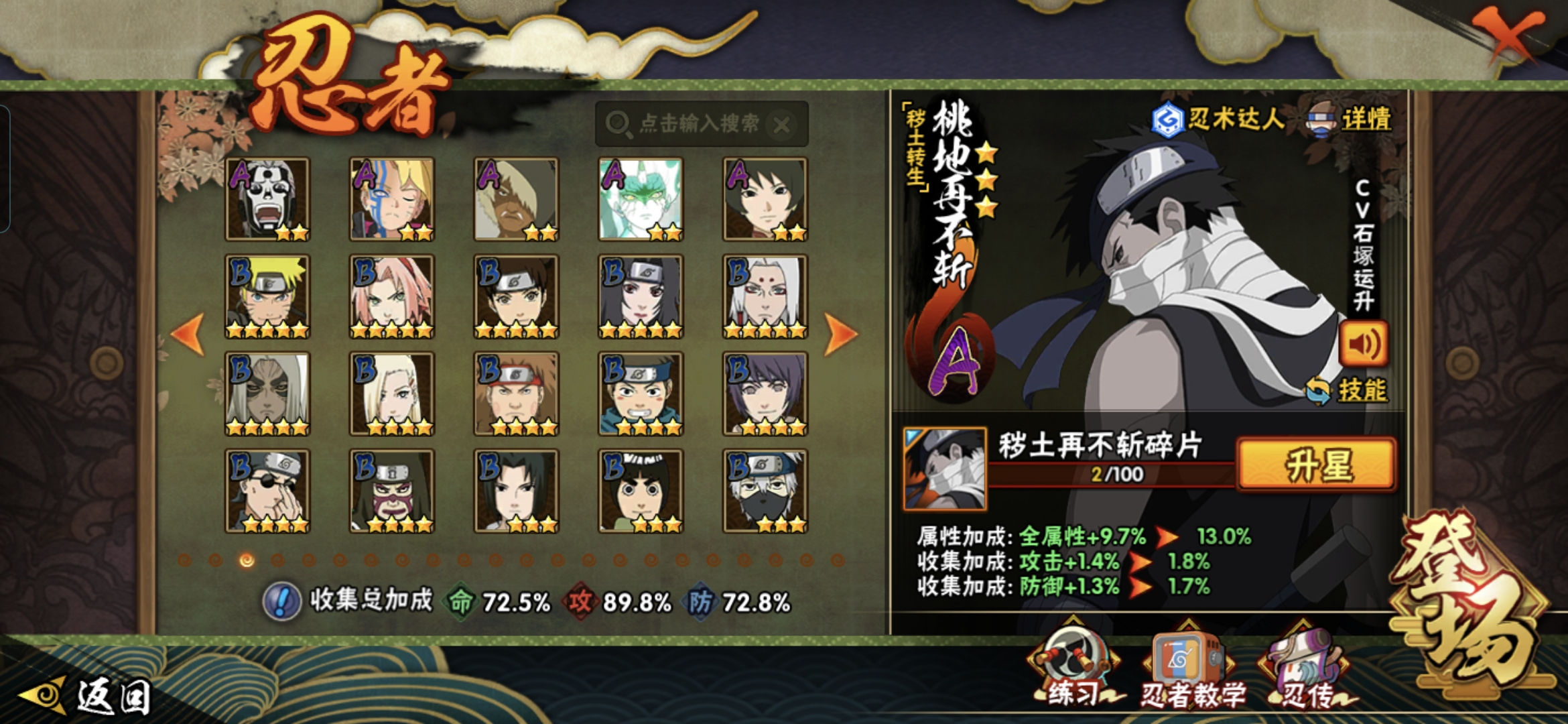The width and height of the screenshot is (1568, 724).
Task: Return with the 返回 back button
Action: click(x=87, y=697)
